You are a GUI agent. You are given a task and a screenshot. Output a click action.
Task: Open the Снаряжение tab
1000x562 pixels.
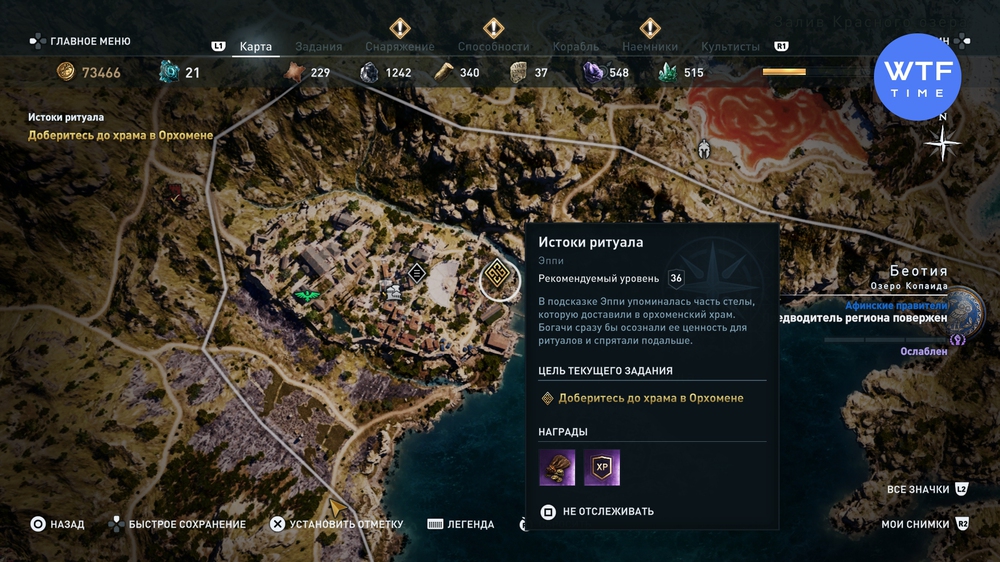399,47
